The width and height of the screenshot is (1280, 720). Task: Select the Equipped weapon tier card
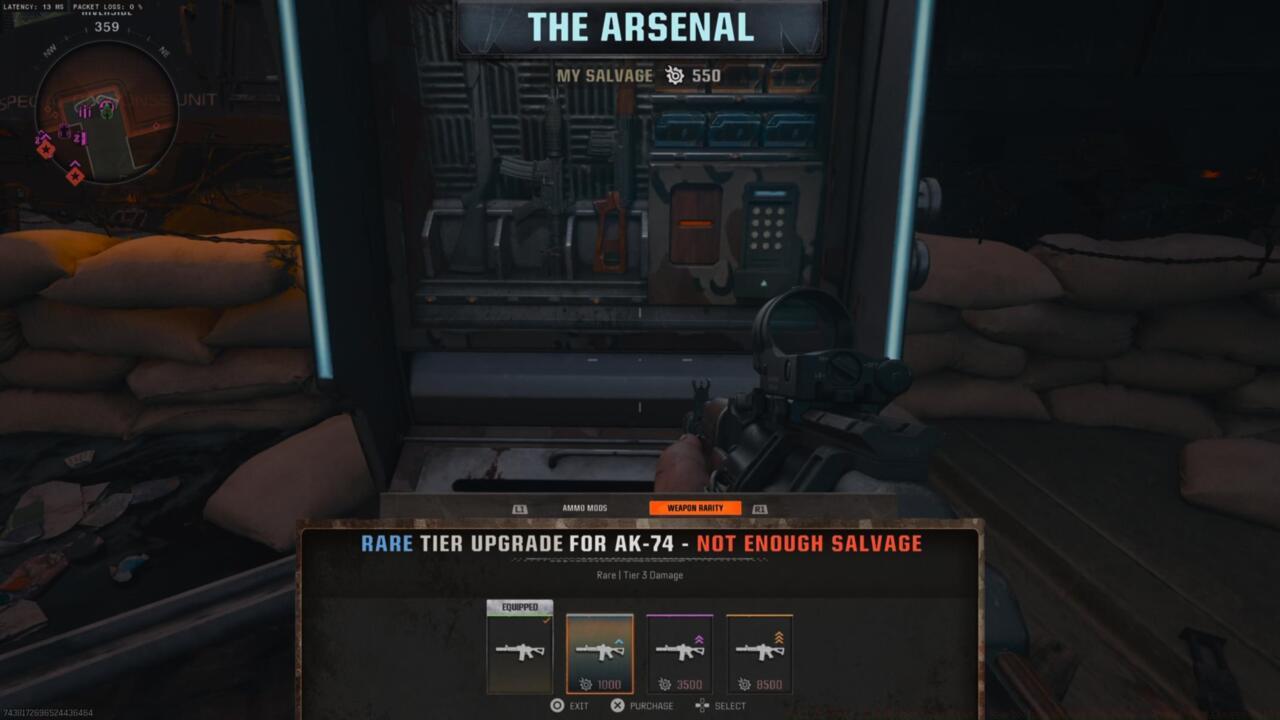[x=520, y=650]
